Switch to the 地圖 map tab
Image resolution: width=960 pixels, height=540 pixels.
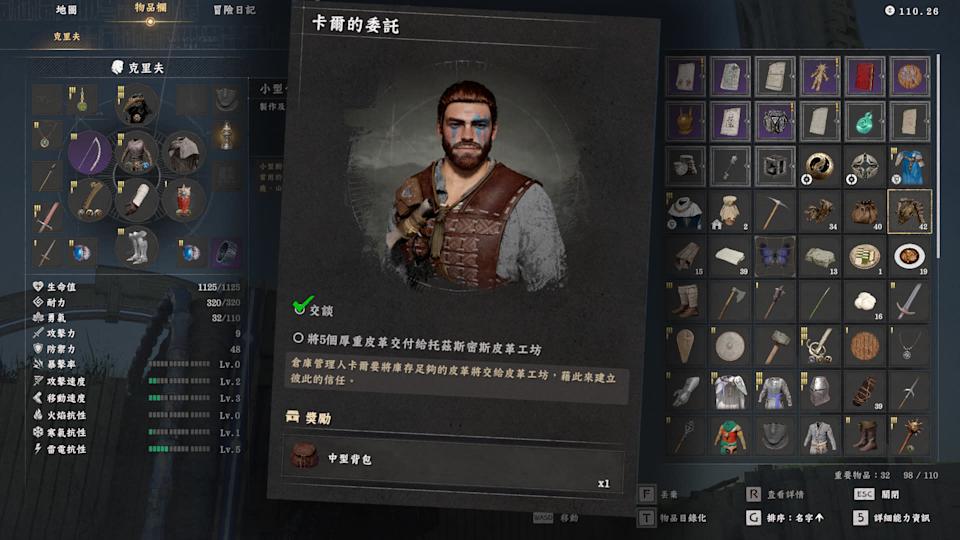tap(67, 10)
